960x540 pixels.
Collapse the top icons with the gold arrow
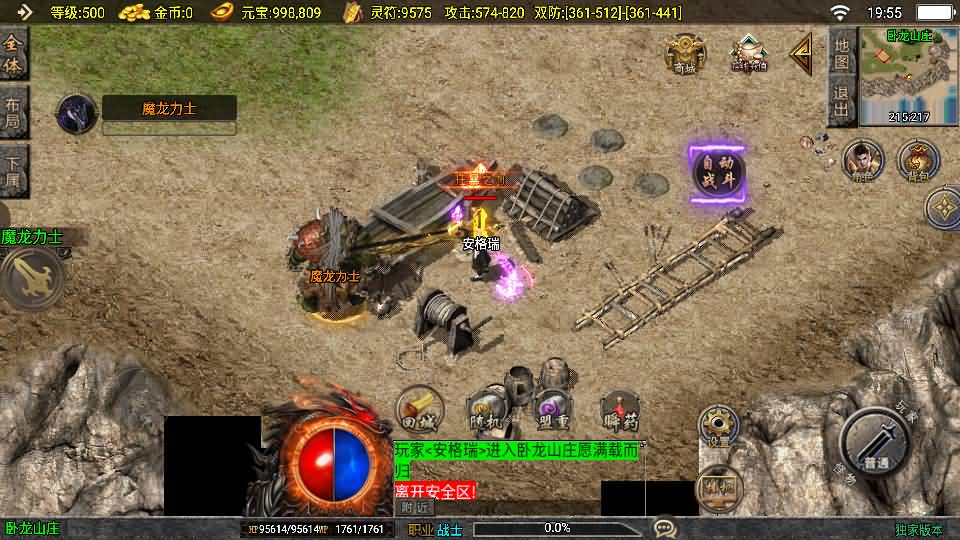point(801,55)
